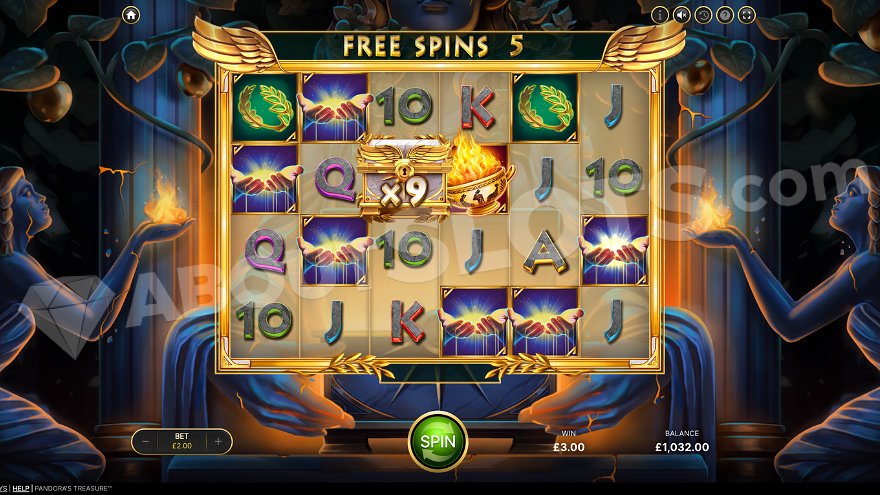Open the game history clock icon
The height and width of the screenshot is (495, 880).
[x=703, y=15]
